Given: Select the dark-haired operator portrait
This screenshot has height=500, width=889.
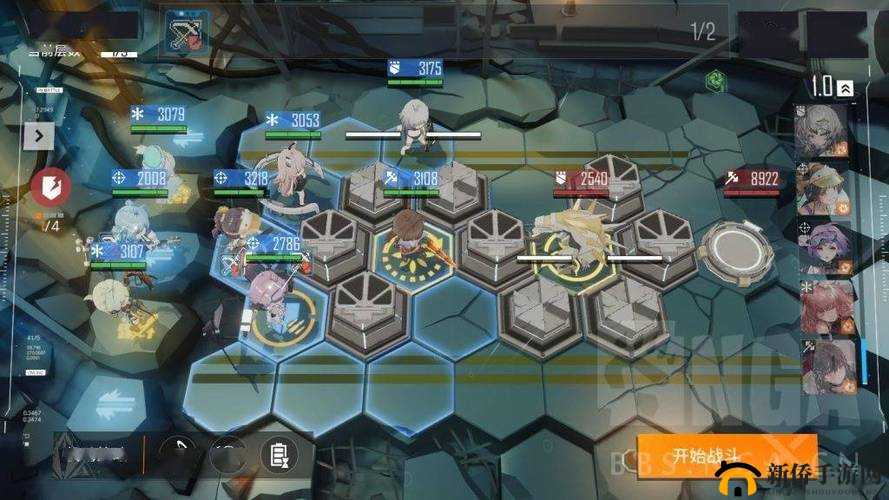Looking at the screenshot, I should [x=824, y=364].
